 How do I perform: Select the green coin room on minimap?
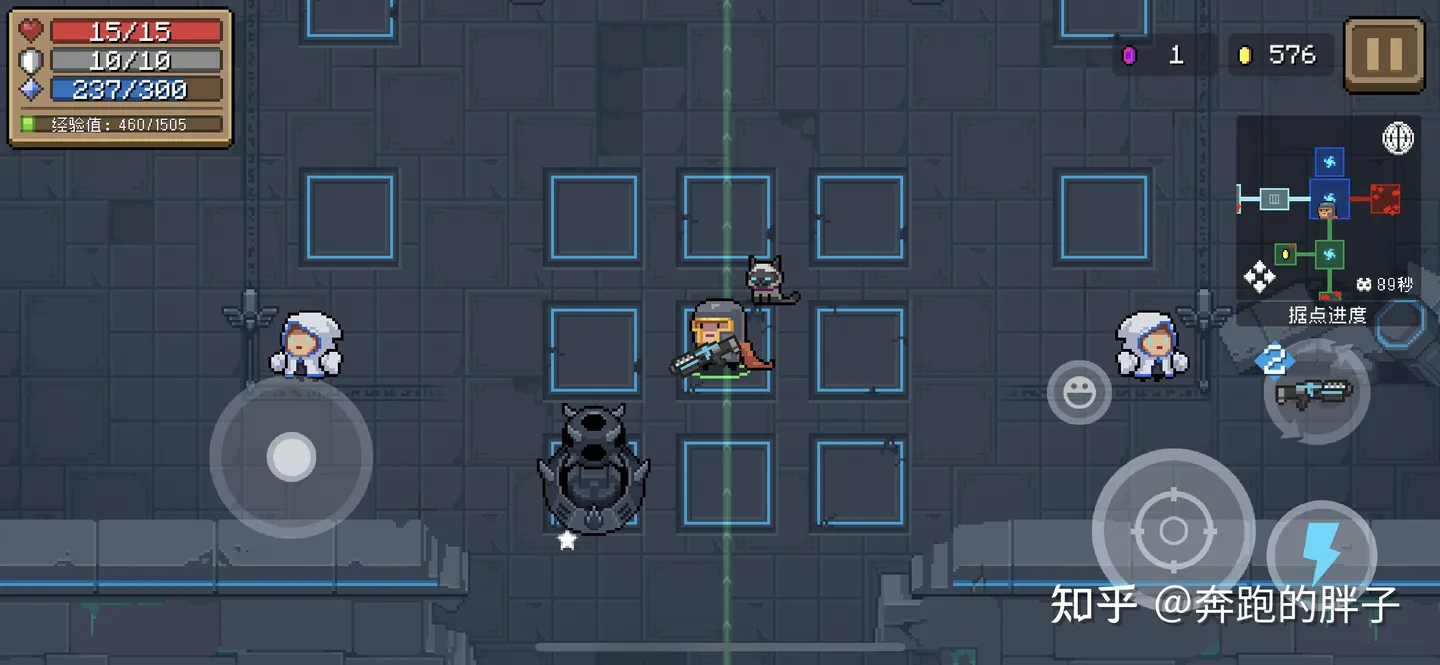[1285, 255]
